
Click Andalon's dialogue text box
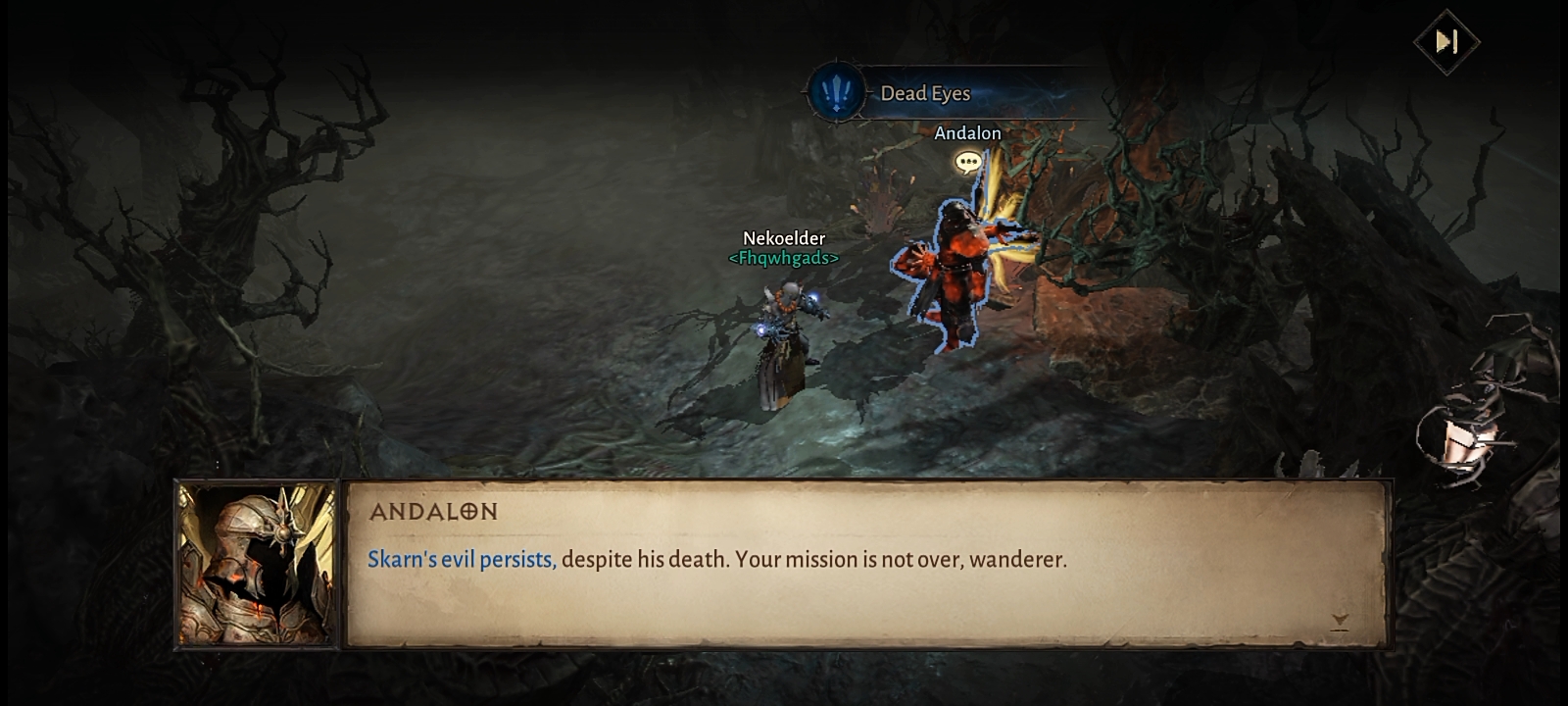pyautogui.click(x=866, y=564)
